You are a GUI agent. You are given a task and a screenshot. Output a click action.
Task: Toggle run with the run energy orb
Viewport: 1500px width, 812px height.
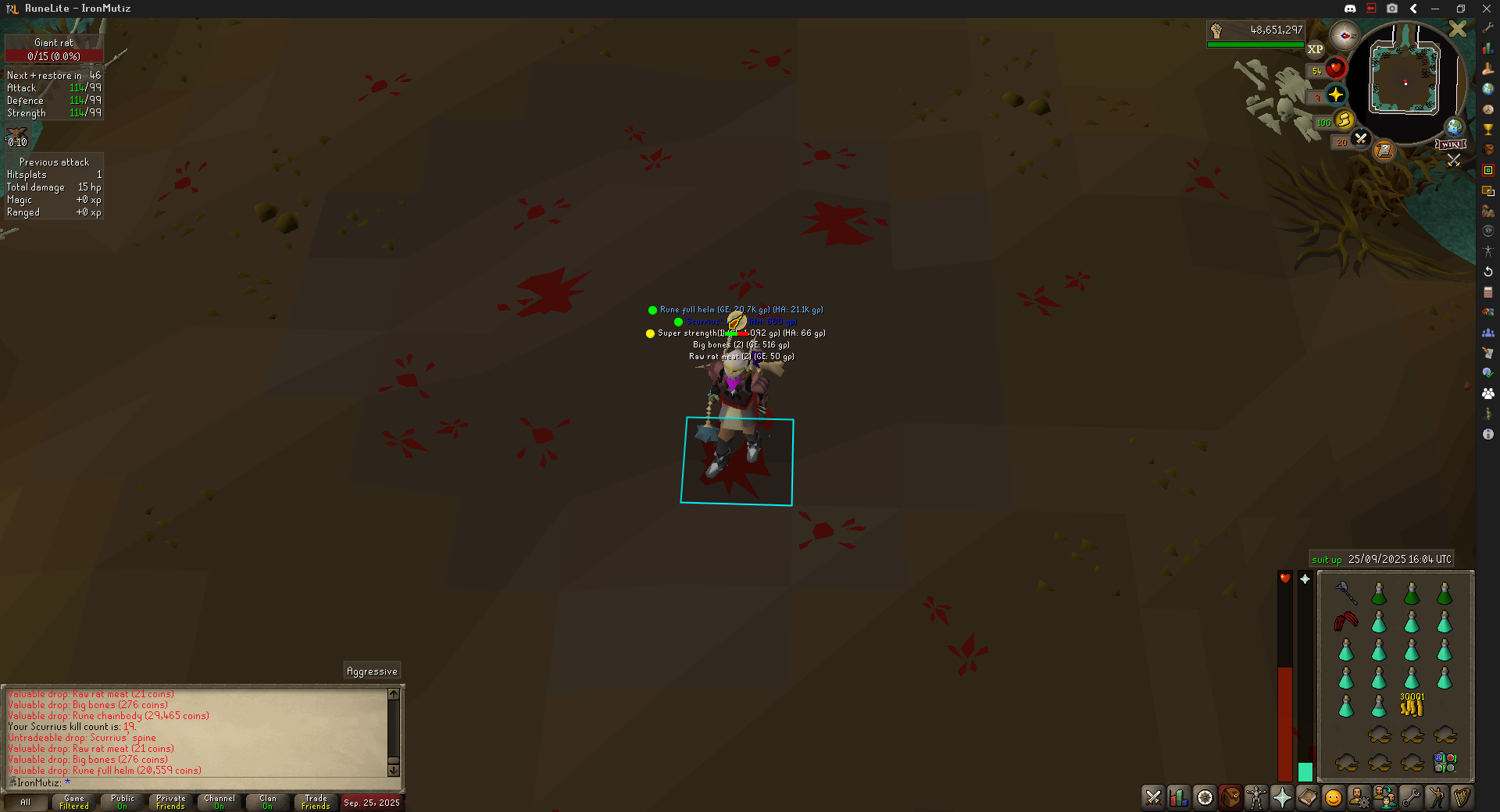1345,120
